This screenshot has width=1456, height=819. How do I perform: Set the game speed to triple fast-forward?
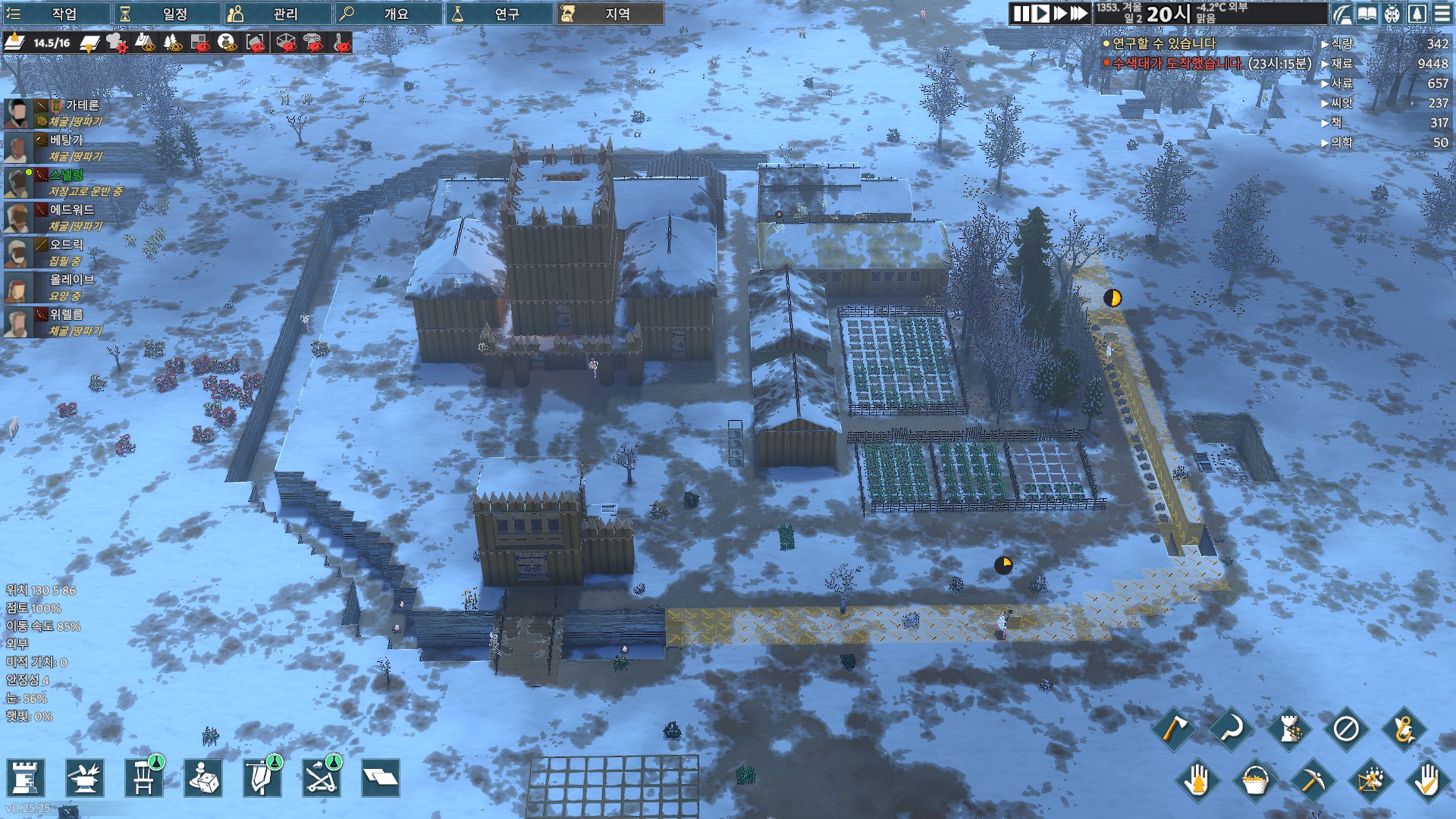click(x=1078, y=14)
